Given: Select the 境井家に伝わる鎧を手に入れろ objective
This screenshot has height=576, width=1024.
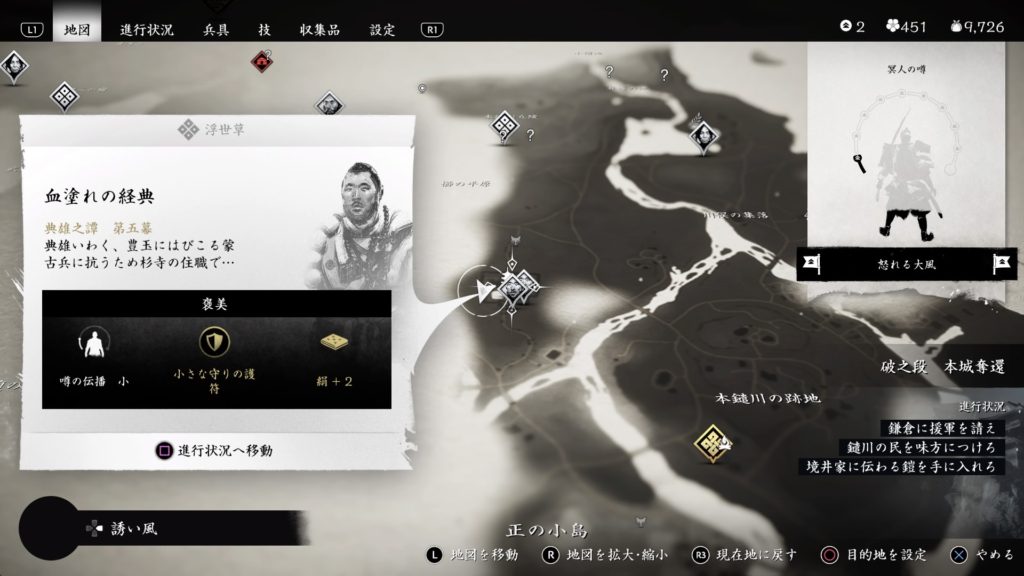Looking at the screenshot, I should point(901,466).
